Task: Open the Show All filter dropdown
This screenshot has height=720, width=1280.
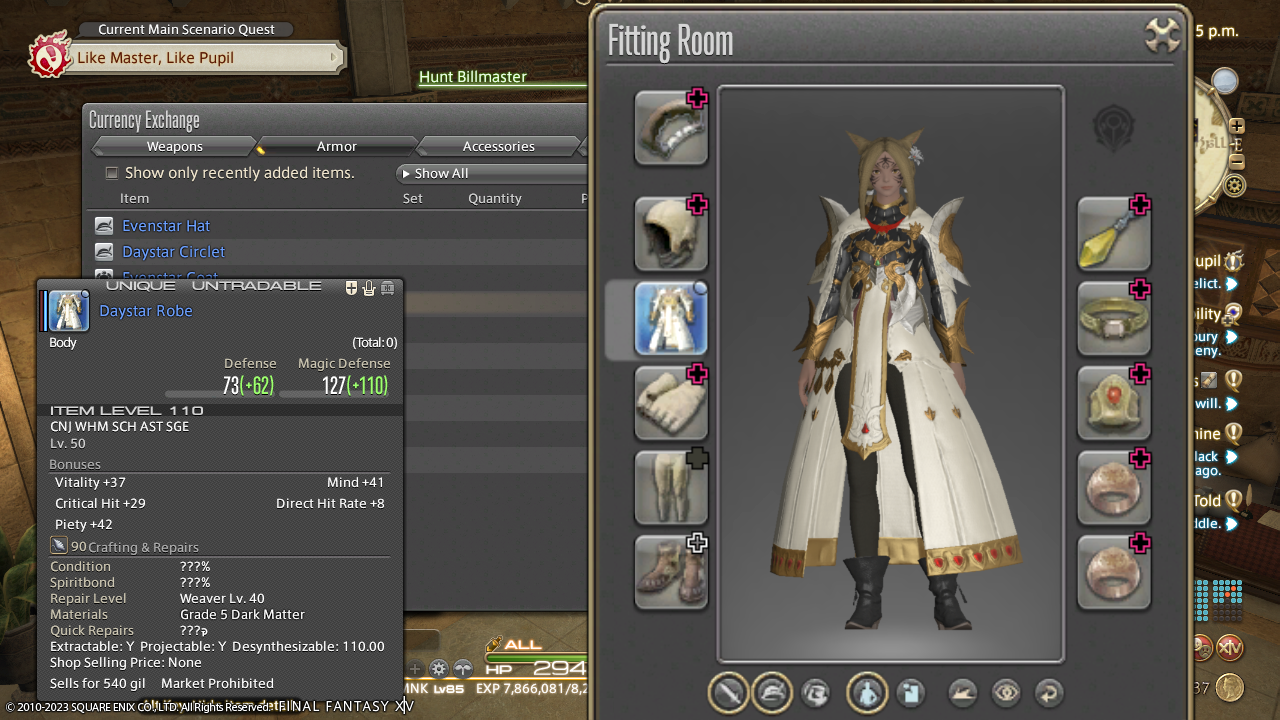Action: coord(490,174)
